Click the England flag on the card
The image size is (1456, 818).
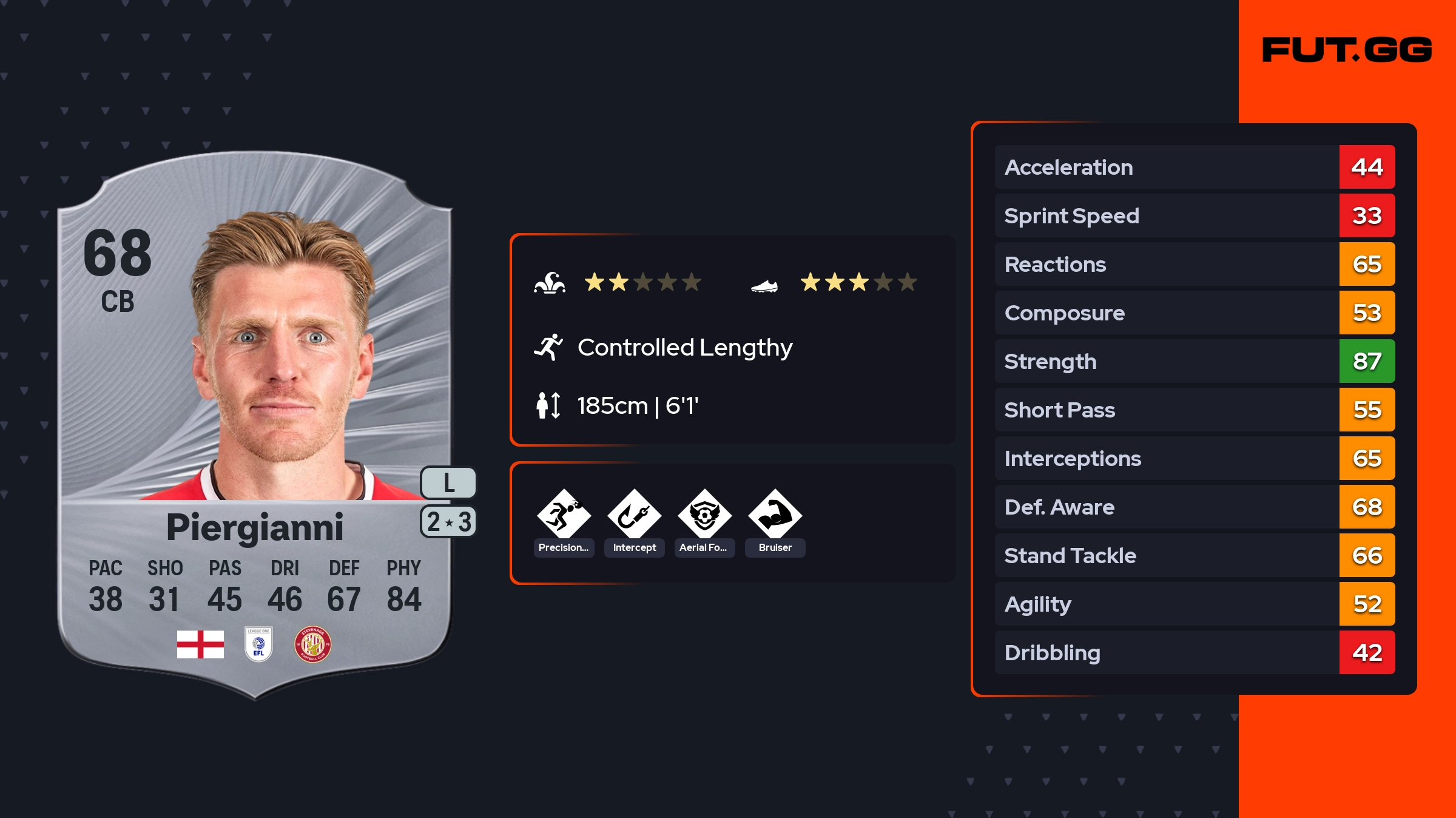(x=200, y=644)
